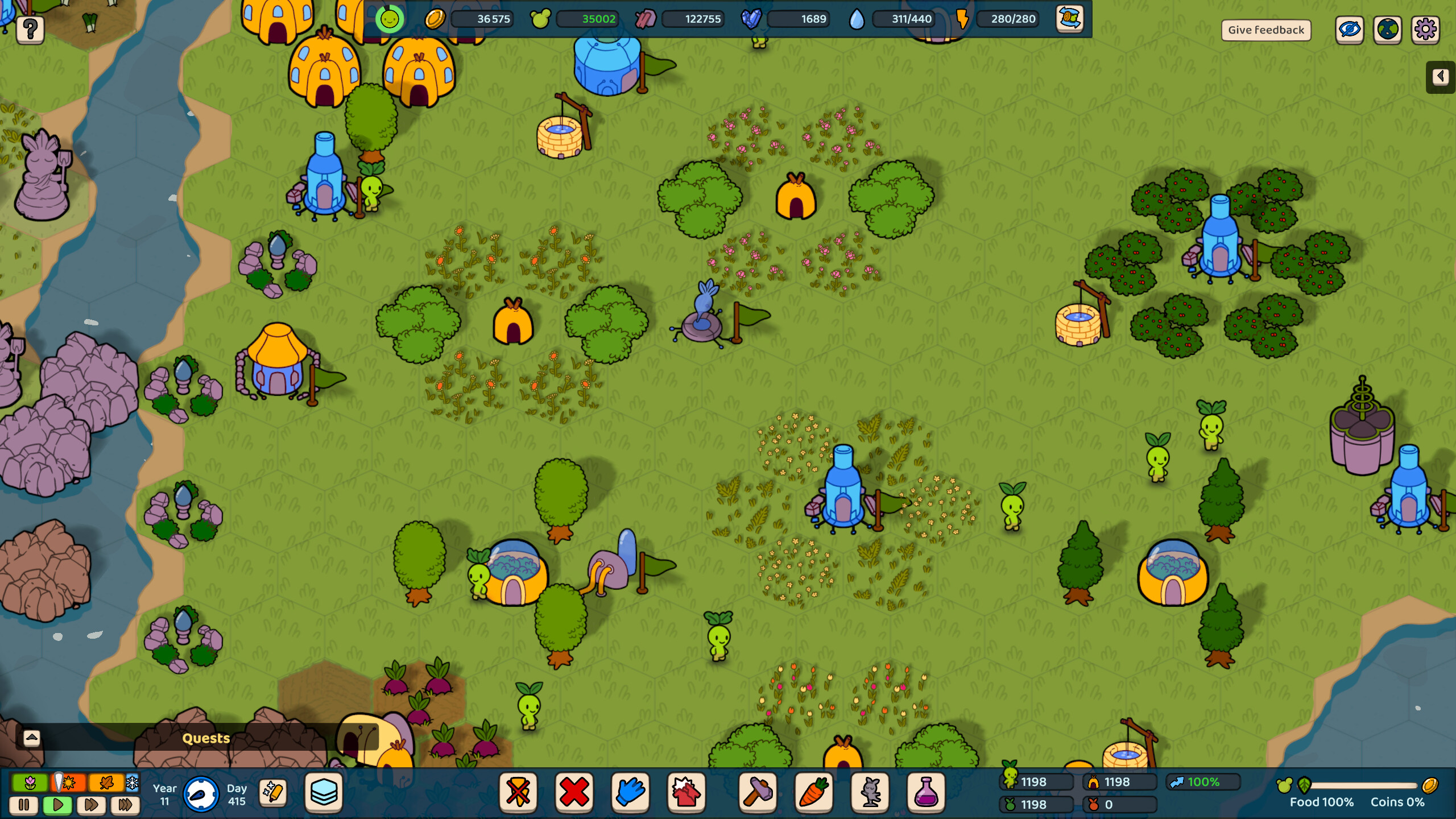
Task: Open the settings gear menu
Action: [1425, 30]
